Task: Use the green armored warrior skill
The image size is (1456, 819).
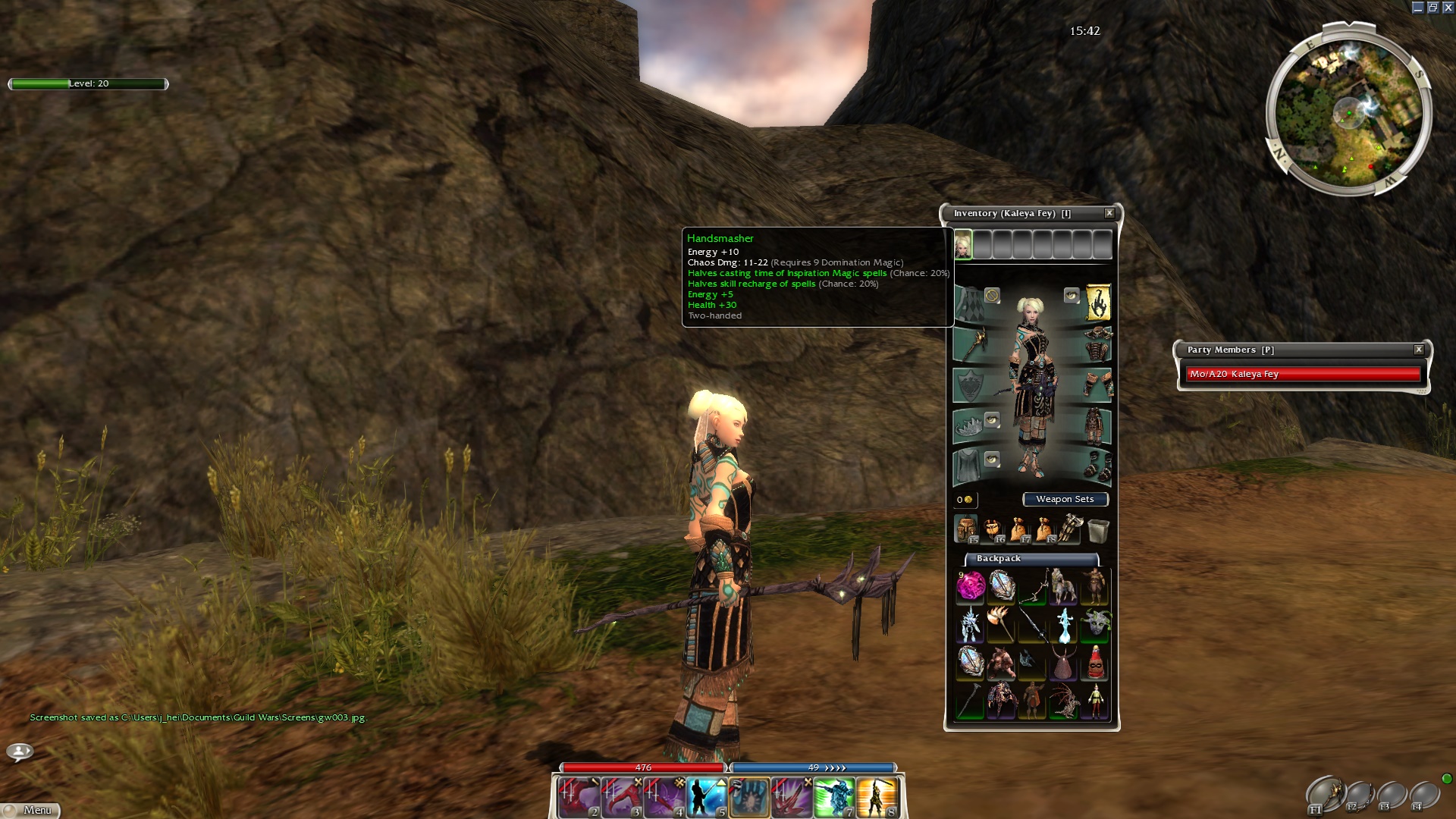Action: coord(834,798)
